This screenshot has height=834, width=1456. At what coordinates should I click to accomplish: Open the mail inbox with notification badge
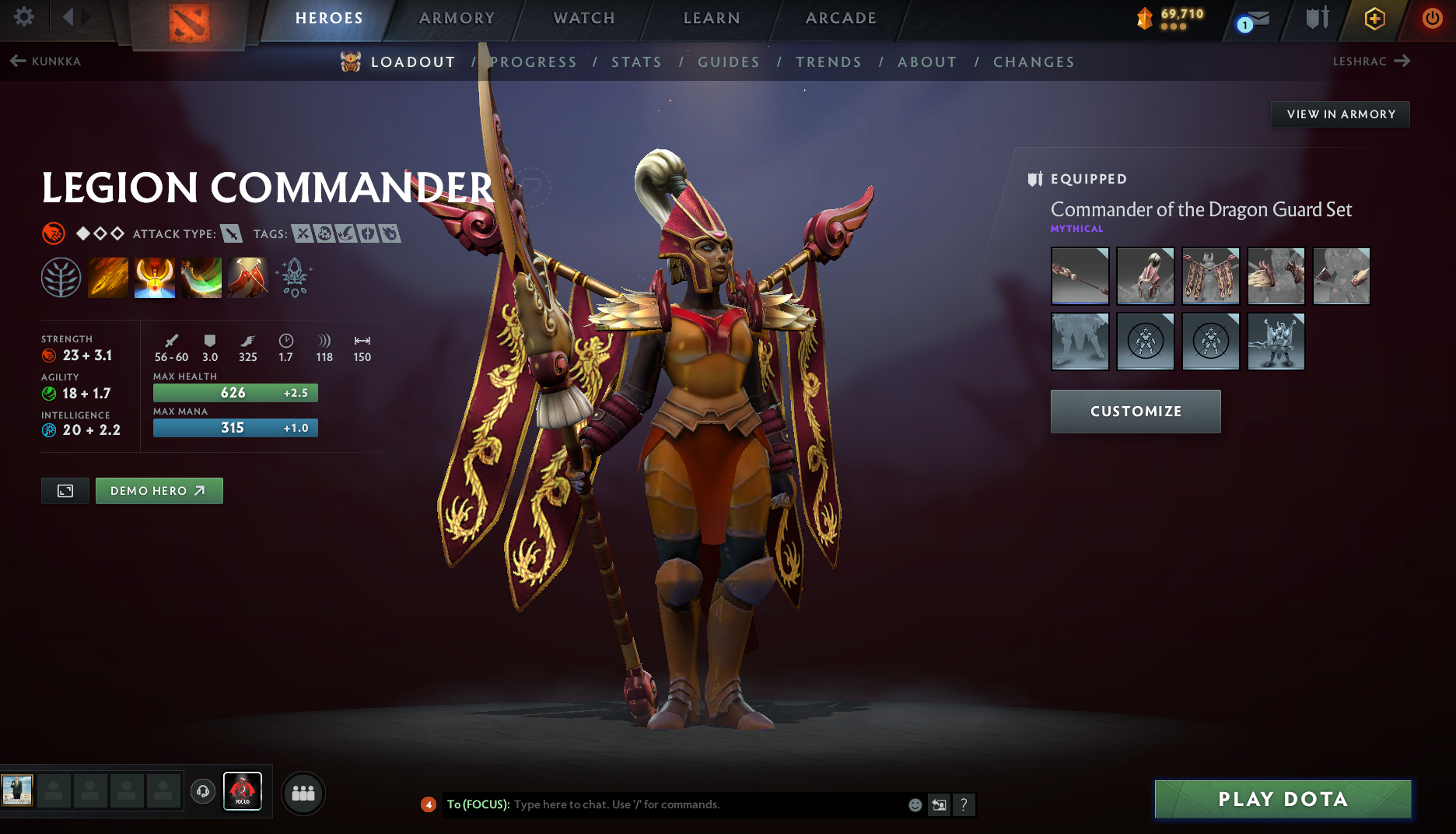point(1254,19)
